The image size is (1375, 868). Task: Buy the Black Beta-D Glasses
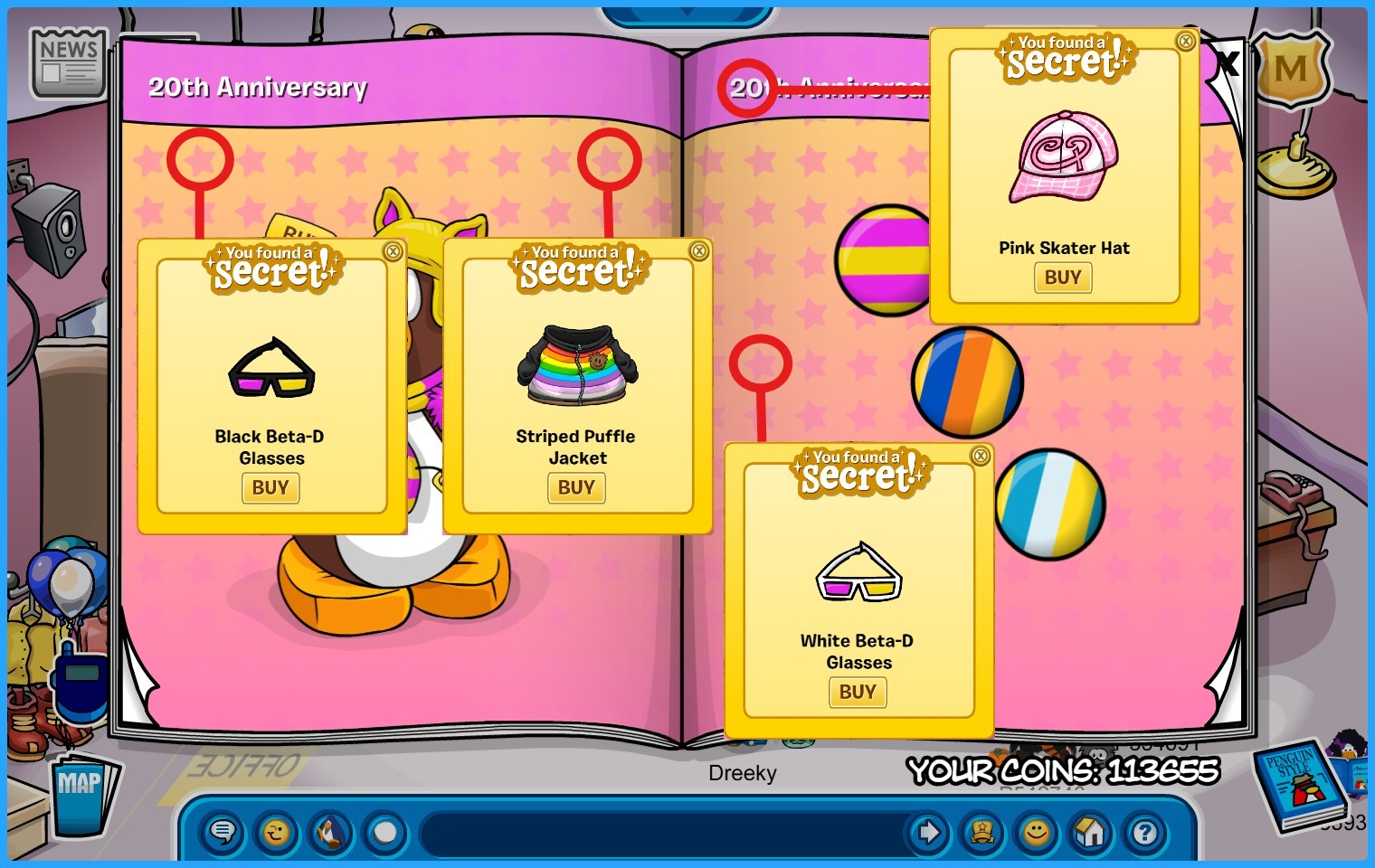click(x=270, y=488)
